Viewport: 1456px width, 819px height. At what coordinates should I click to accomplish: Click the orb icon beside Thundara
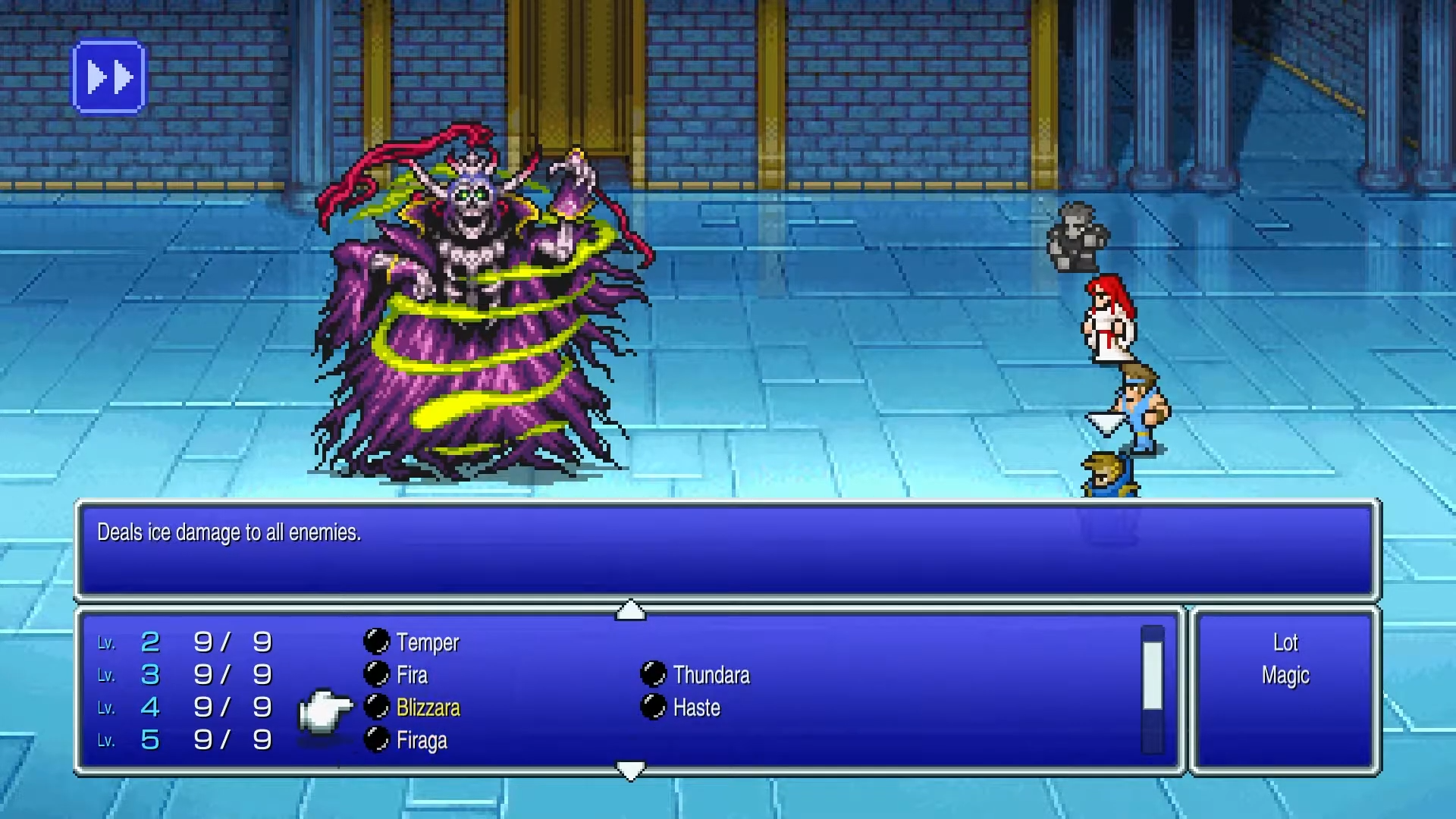(652, 675)
